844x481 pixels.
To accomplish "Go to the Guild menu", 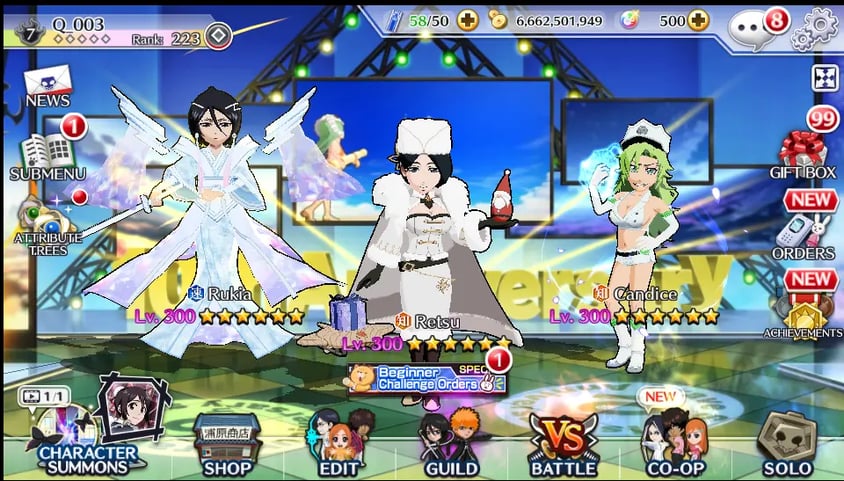I will (449, 441).
